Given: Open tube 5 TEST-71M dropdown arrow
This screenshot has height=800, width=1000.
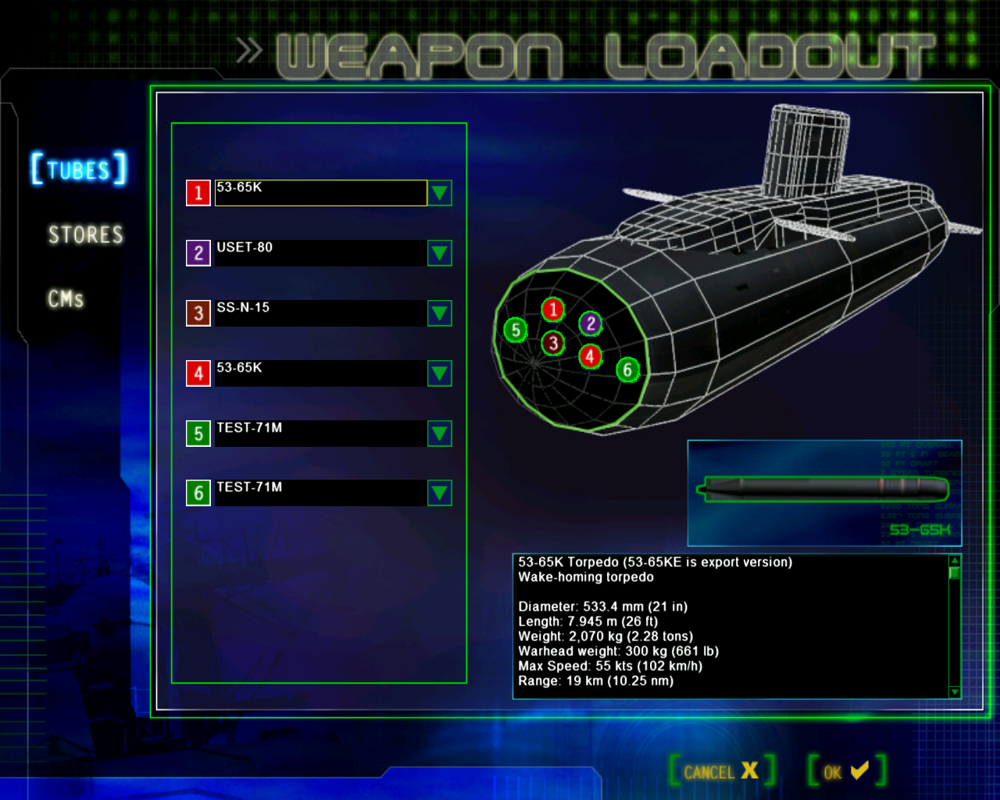Looking at the screenshot, I should pyautogui.click(x=440, y=433).
